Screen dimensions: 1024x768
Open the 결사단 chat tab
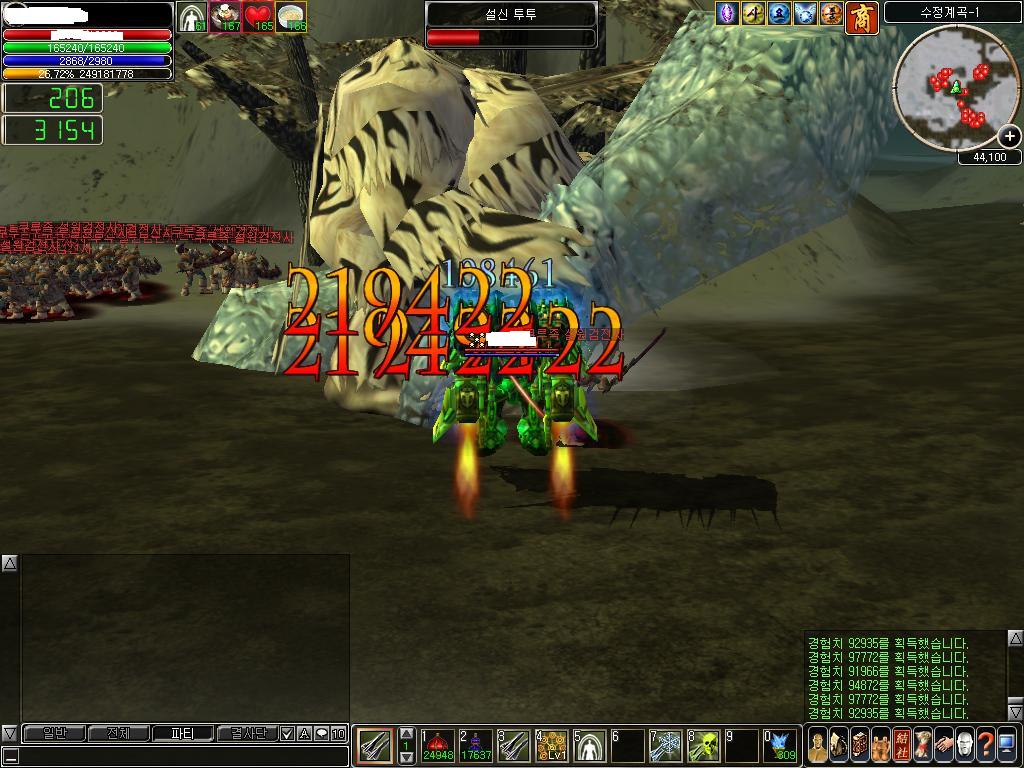tap(248, 733)
